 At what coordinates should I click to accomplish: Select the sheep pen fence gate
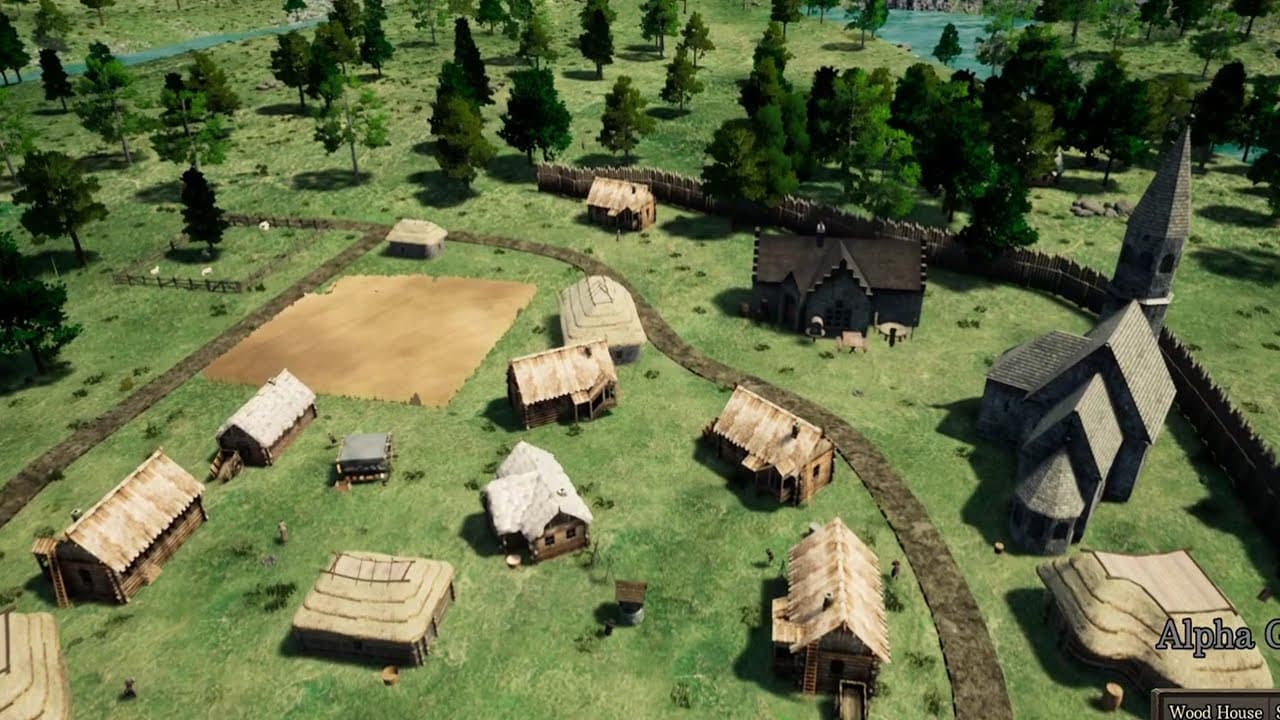click(220, 284)
